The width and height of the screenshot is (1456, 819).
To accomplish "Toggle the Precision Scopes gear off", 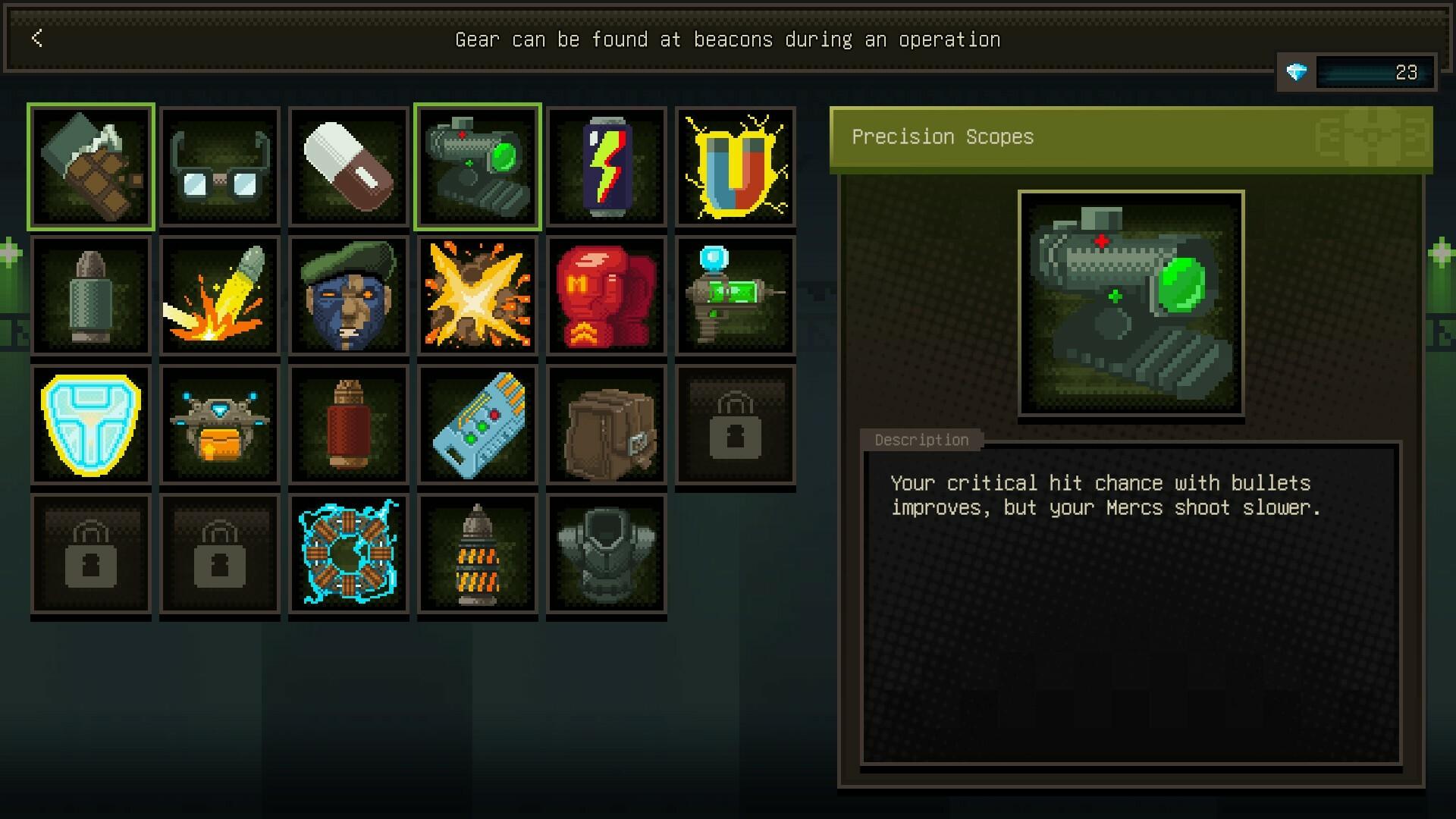I will (x=477, y=165).
